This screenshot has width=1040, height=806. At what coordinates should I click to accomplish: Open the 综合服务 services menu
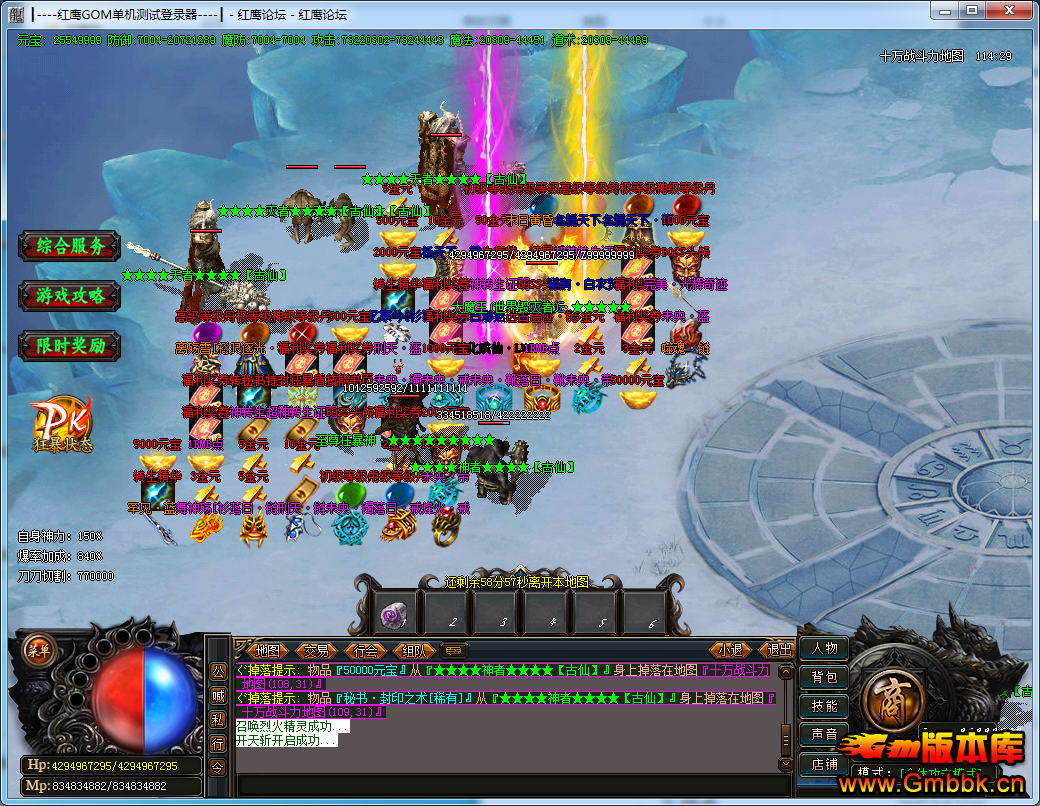(x=70, y=246)
